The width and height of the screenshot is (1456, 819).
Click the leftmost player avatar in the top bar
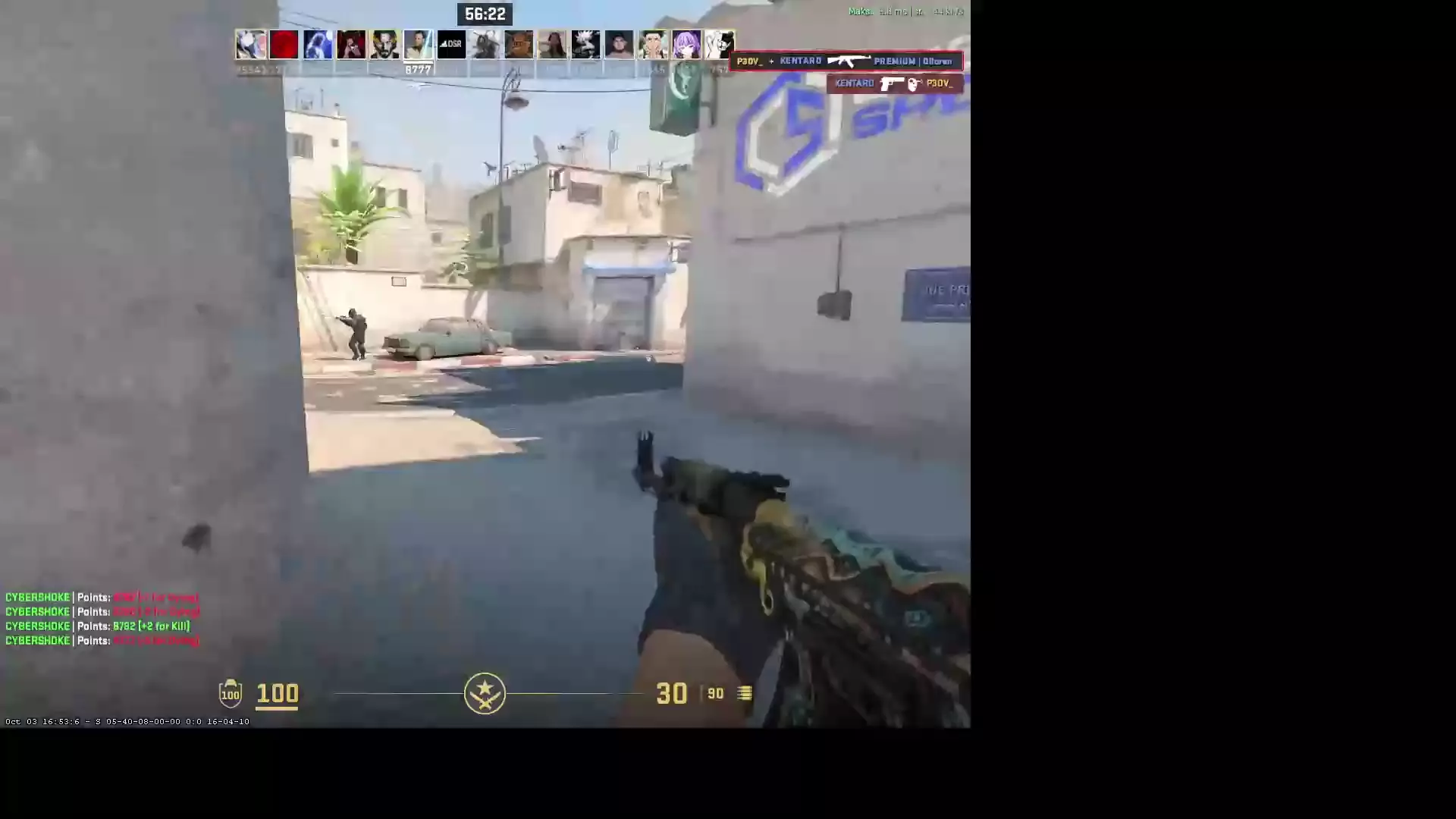250,44
